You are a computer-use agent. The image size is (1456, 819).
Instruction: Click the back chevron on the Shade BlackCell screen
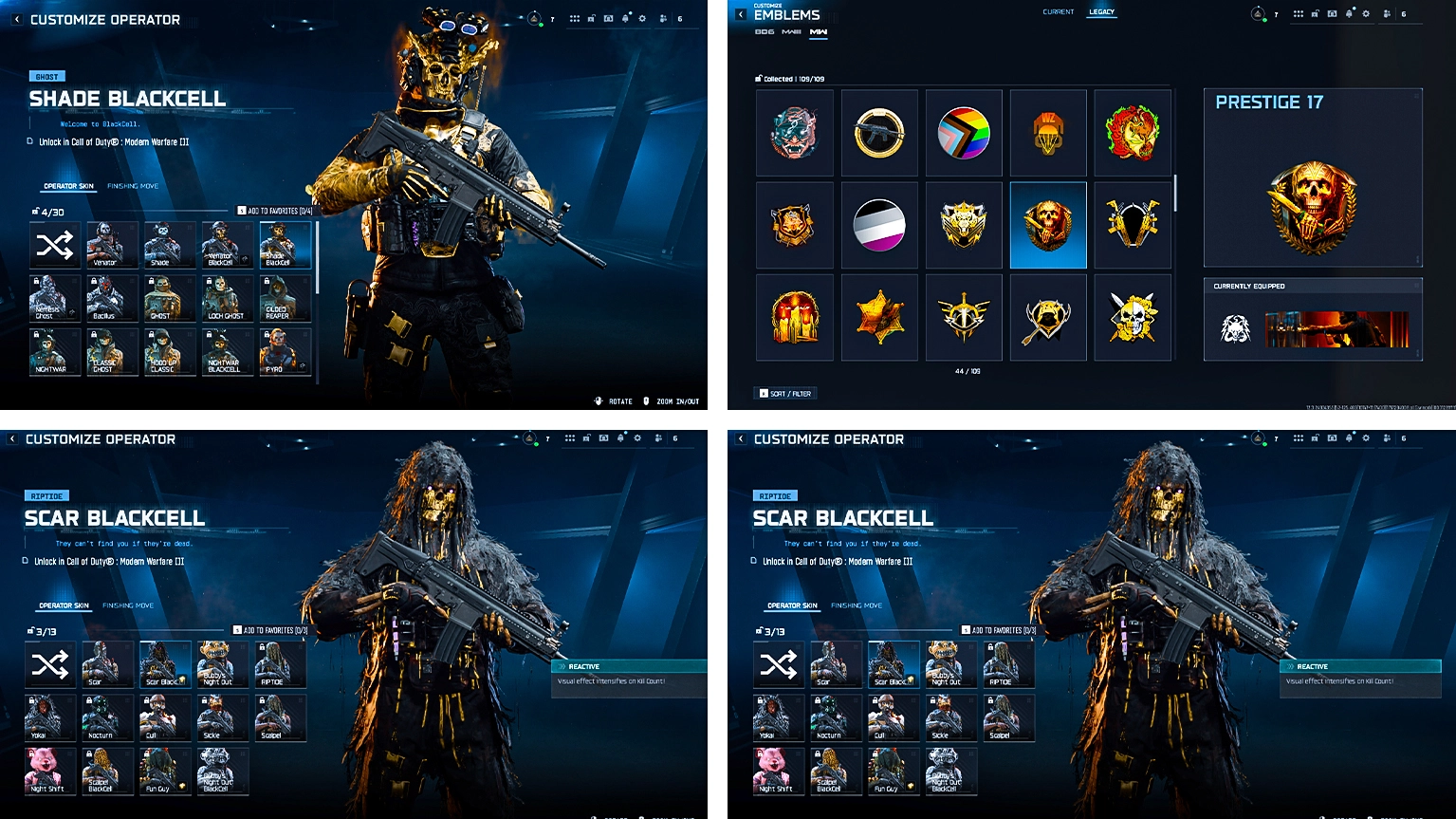point(16,19)
